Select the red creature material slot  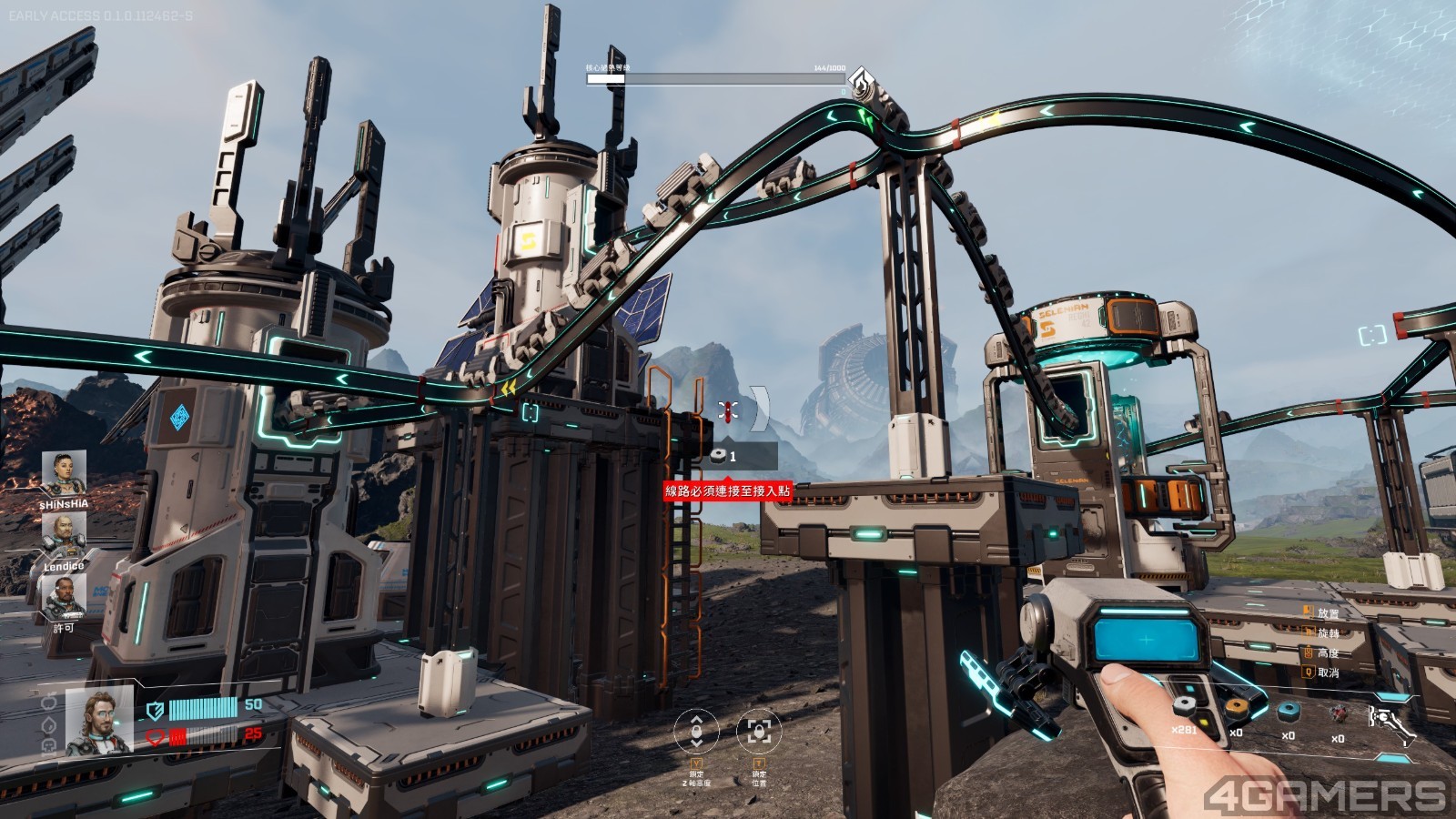point(1338,713)
